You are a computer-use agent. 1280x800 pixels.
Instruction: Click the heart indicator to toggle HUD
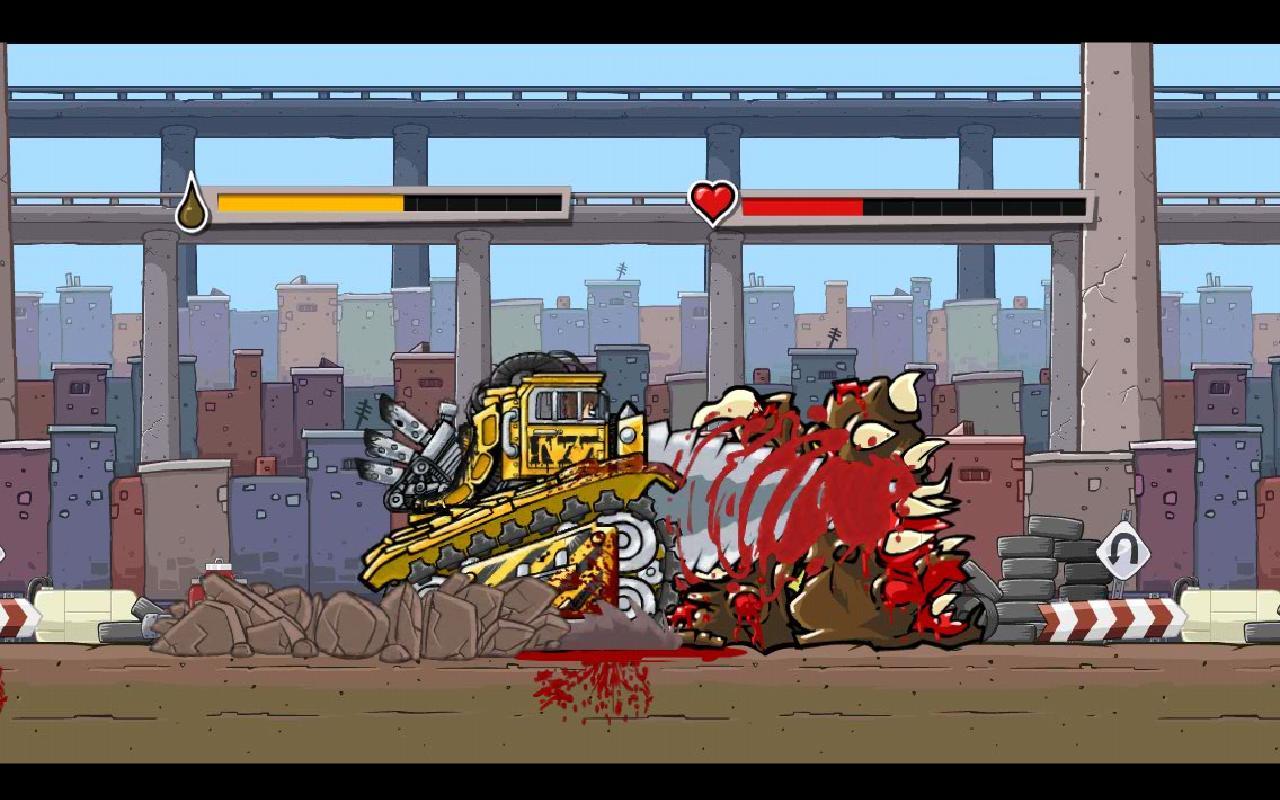[x=712, y=203]
